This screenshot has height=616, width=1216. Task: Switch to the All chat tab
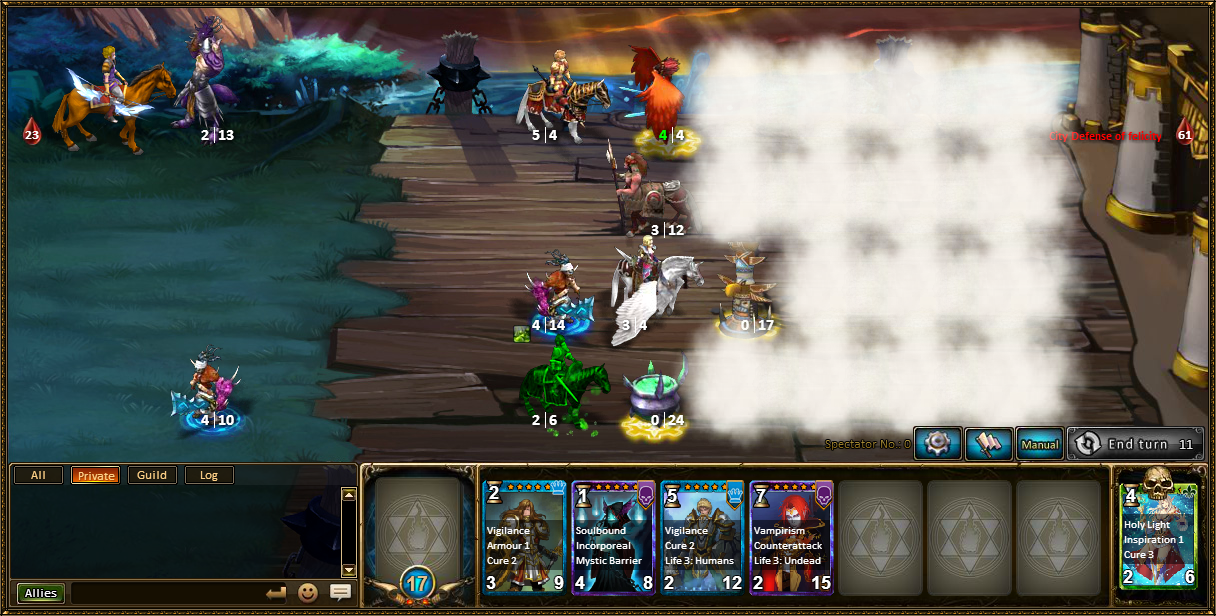click(39, 475)
